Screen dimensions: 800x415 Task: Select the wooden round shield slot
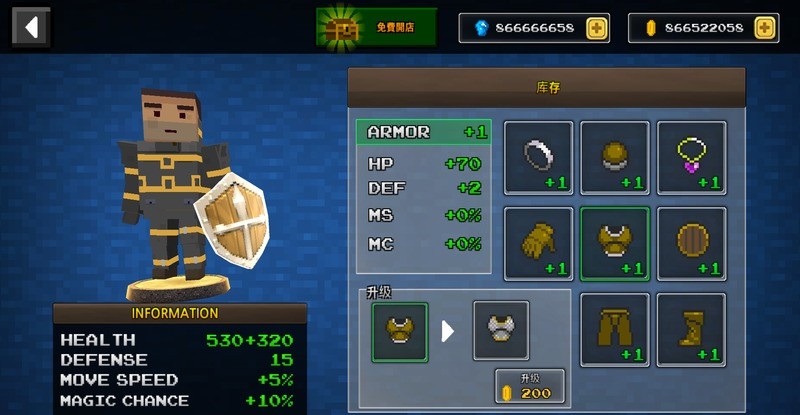point(691,243)
